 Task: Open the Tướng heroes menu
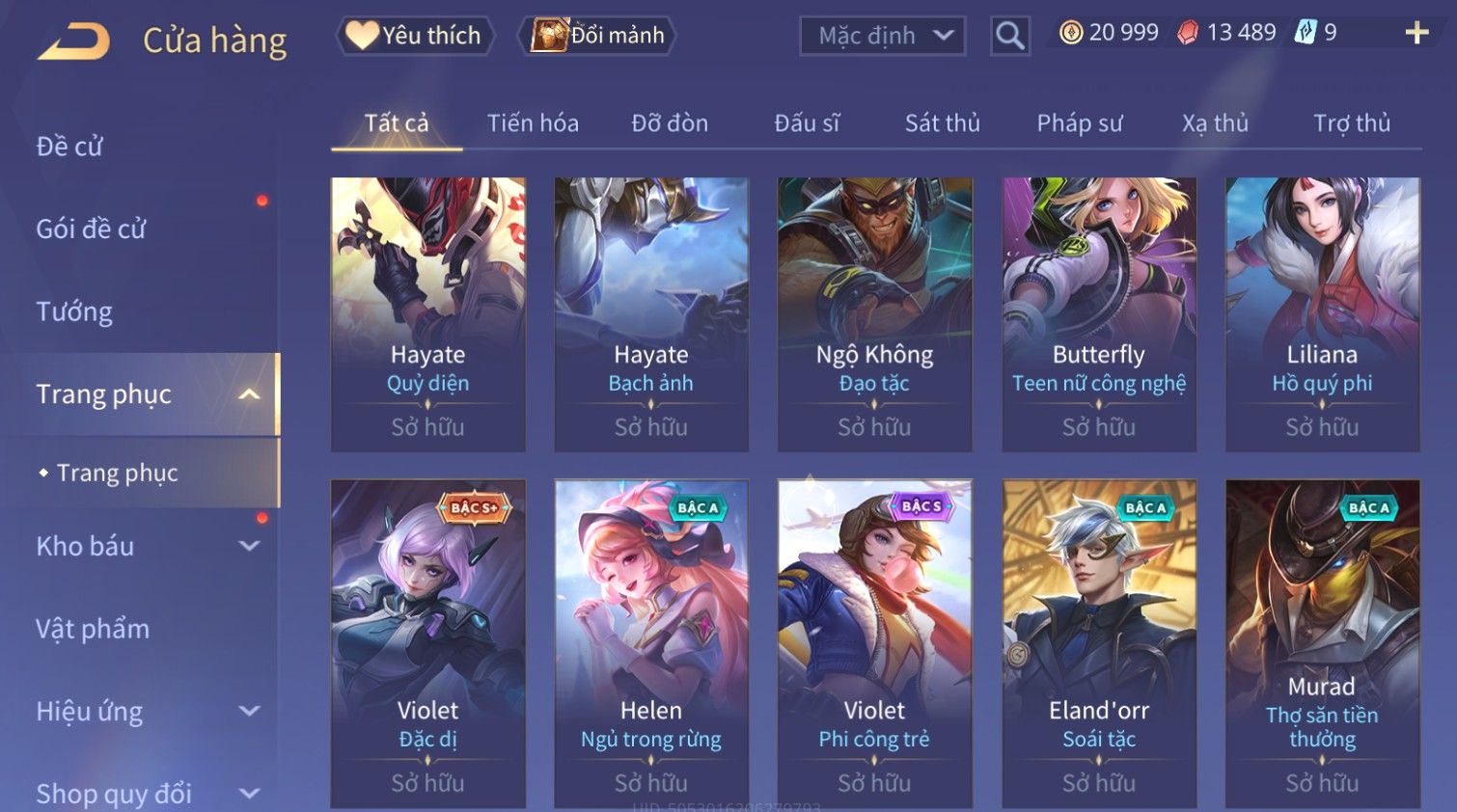point(74,311)
